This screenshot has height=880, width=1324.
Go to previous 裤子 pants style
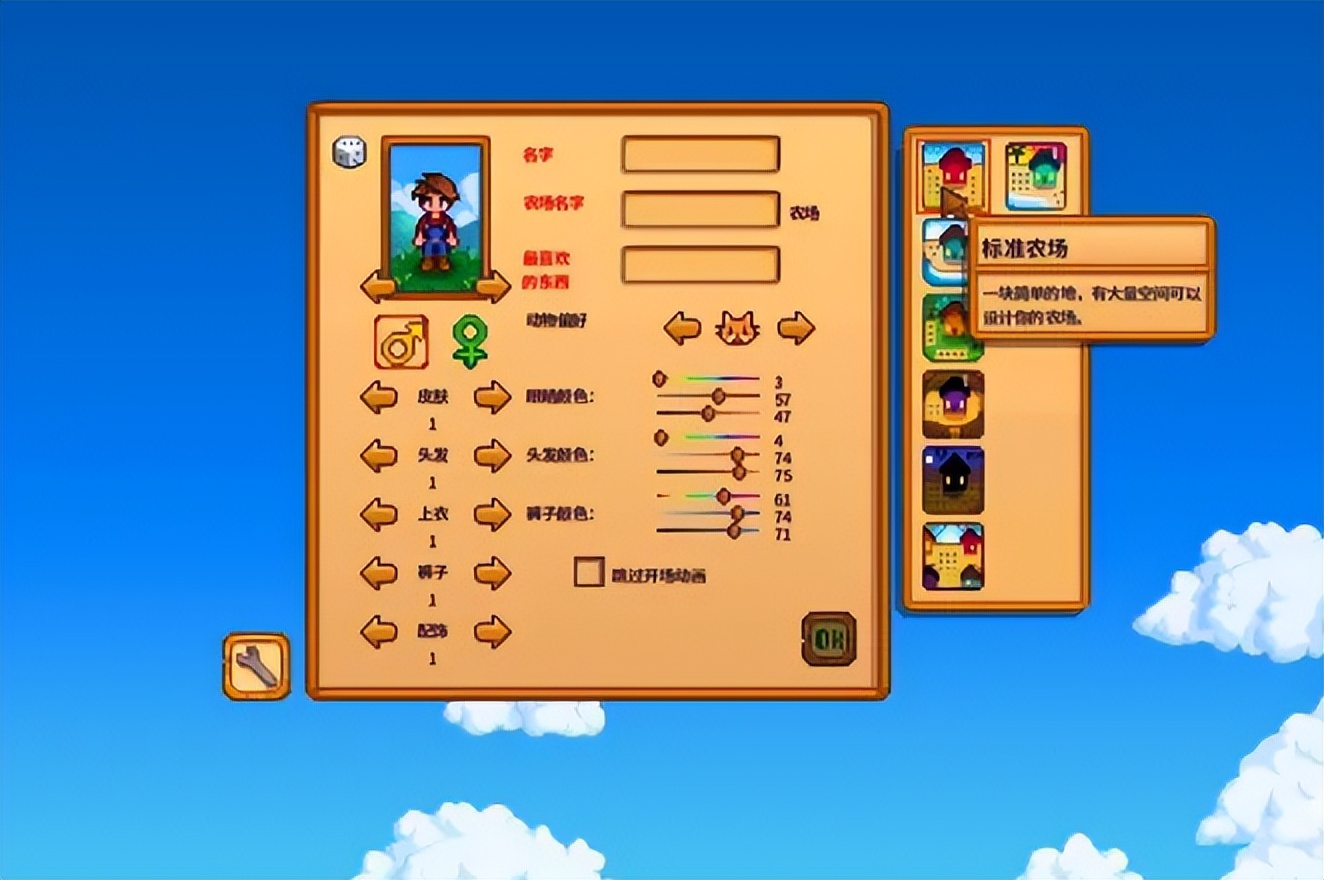(x=378, y=574)
